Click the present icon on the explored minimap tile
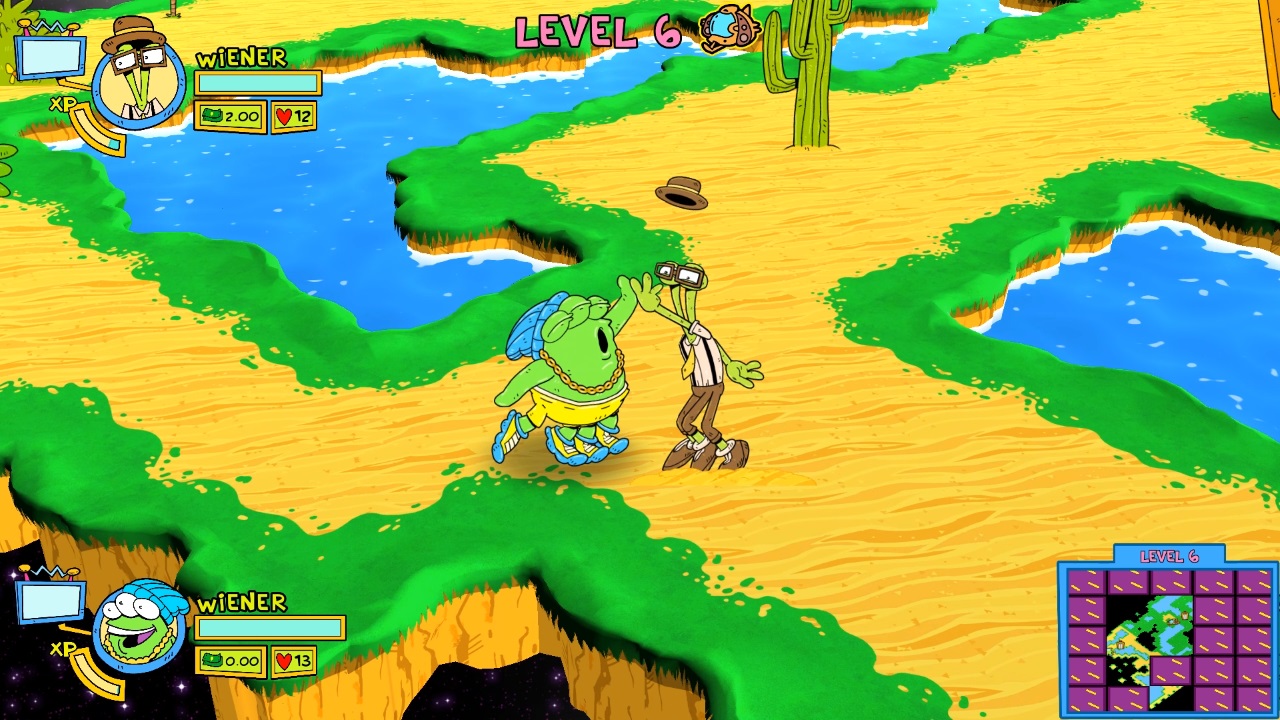Viewport: 1280px width, 720px height. pos(1184,617)
